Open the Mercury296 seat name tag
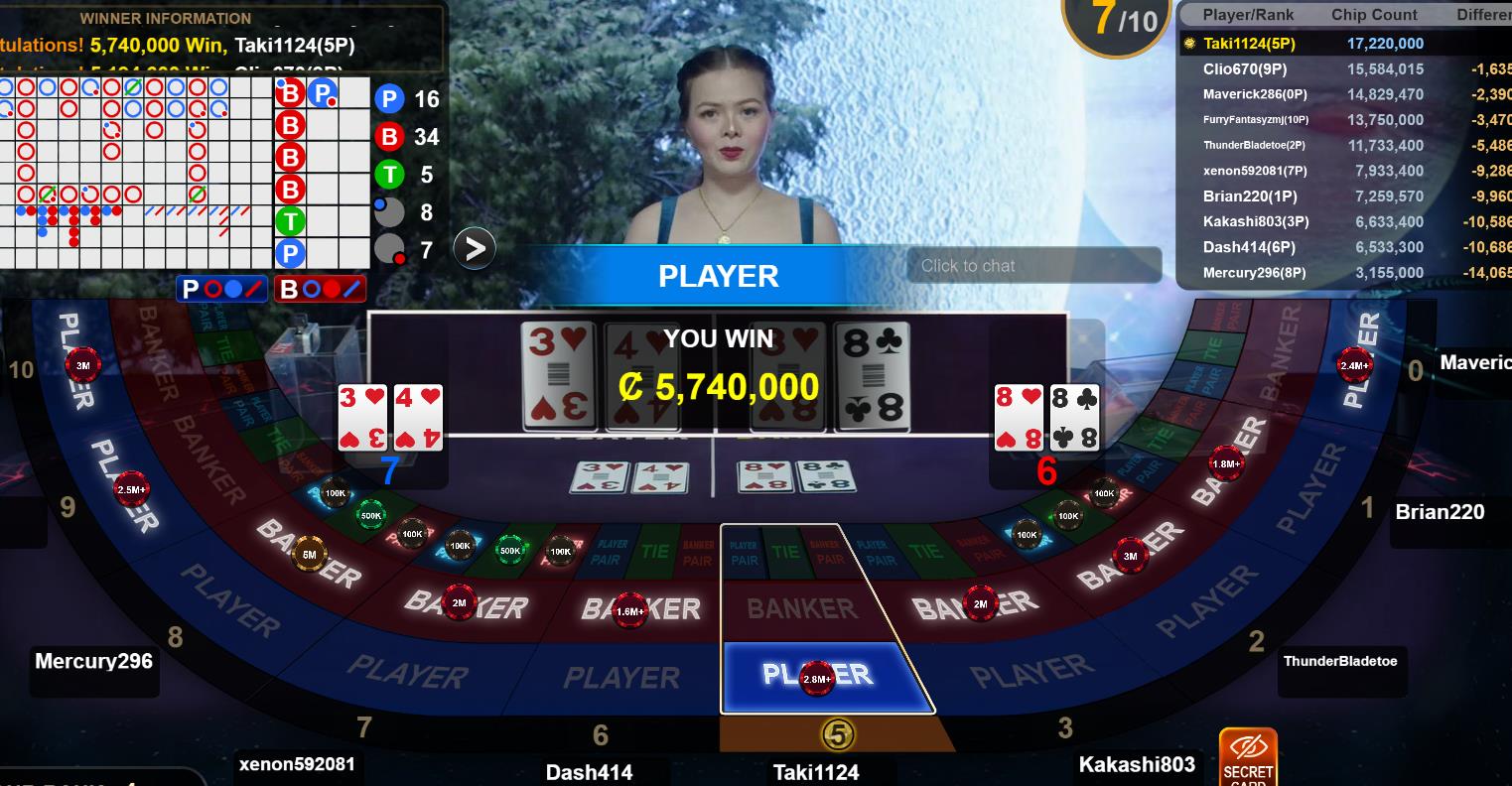The height and width of the screenshot is (786, 1512). point(93,661)
